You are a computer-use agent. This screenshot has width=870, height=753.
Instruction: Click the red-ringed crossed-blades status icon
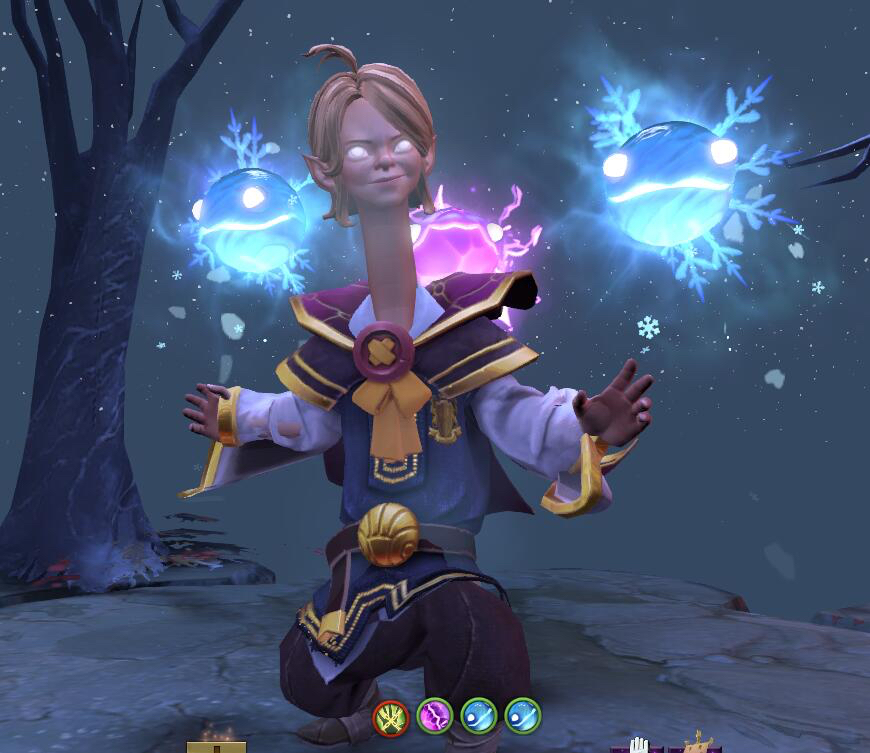390,716
